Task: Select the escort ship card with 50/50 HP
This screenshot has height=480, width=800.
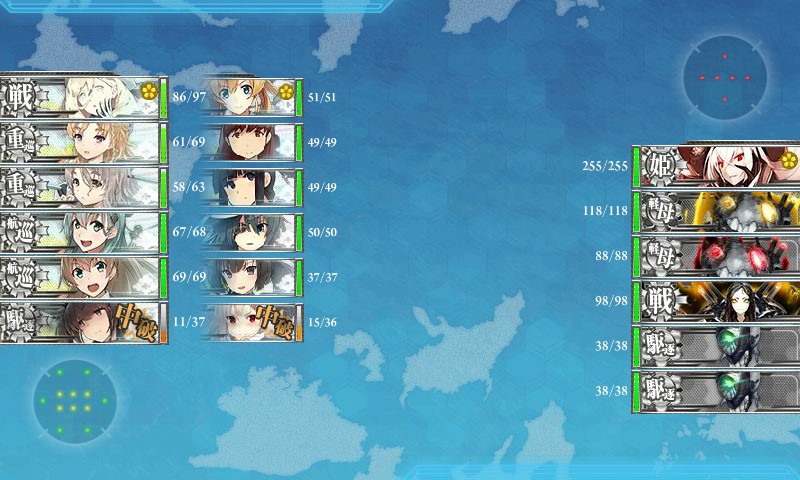Action: (250, 232)
